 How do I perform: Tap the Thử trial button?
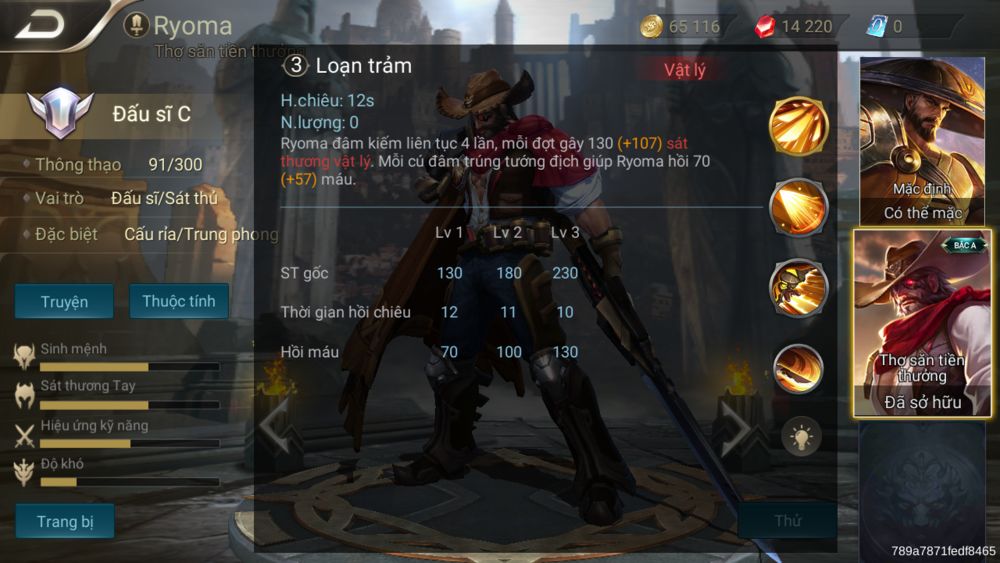pyautogui.click(x=788, y=521)
